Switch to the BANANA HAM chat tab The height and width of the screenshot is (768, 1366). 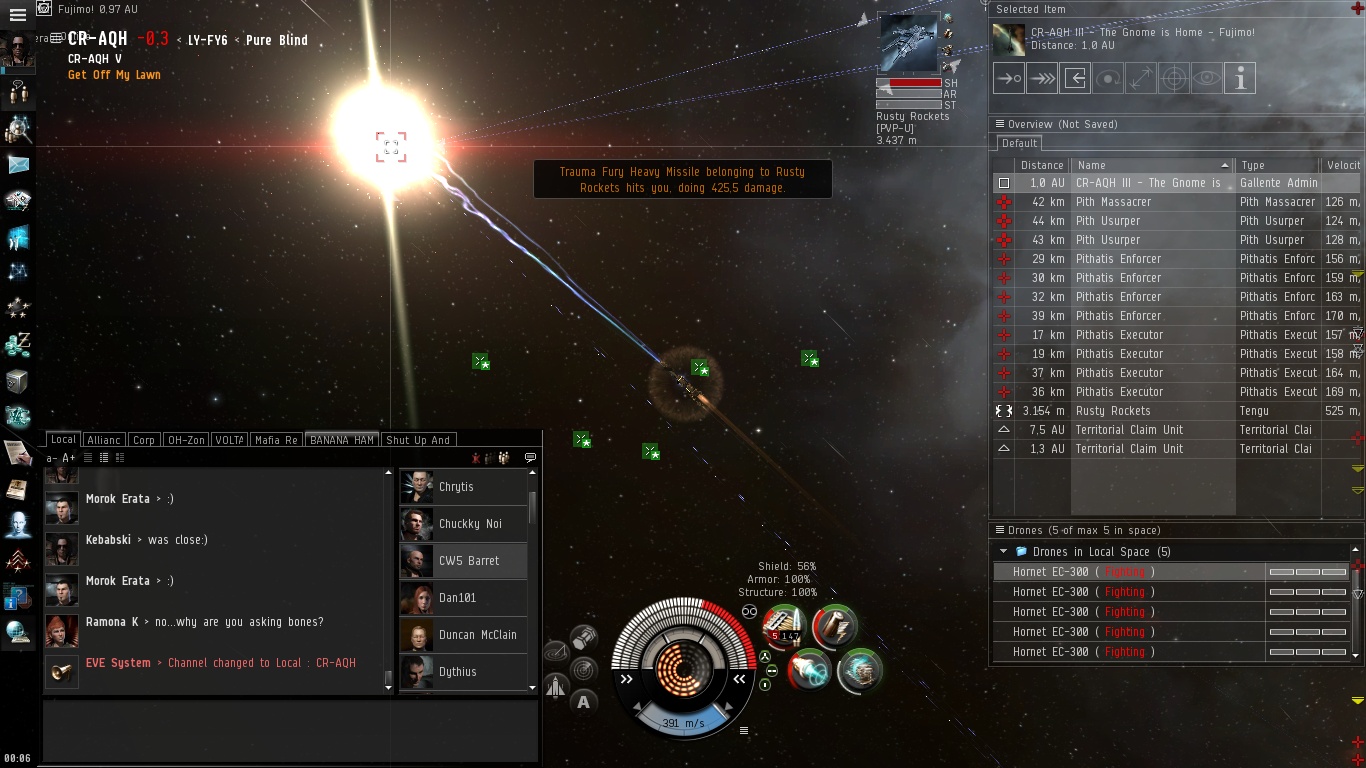tap(342, 440)
